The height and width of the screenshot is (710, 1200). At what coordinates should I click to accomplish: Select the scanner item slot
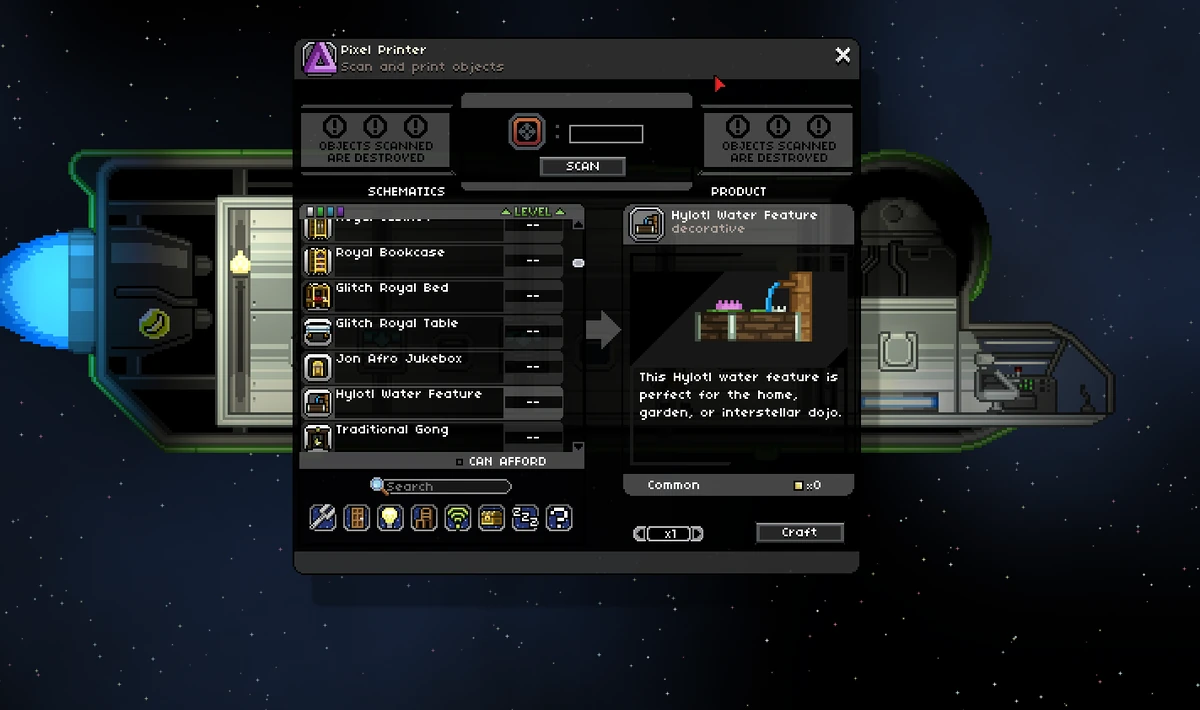click(x=525, y=132)
